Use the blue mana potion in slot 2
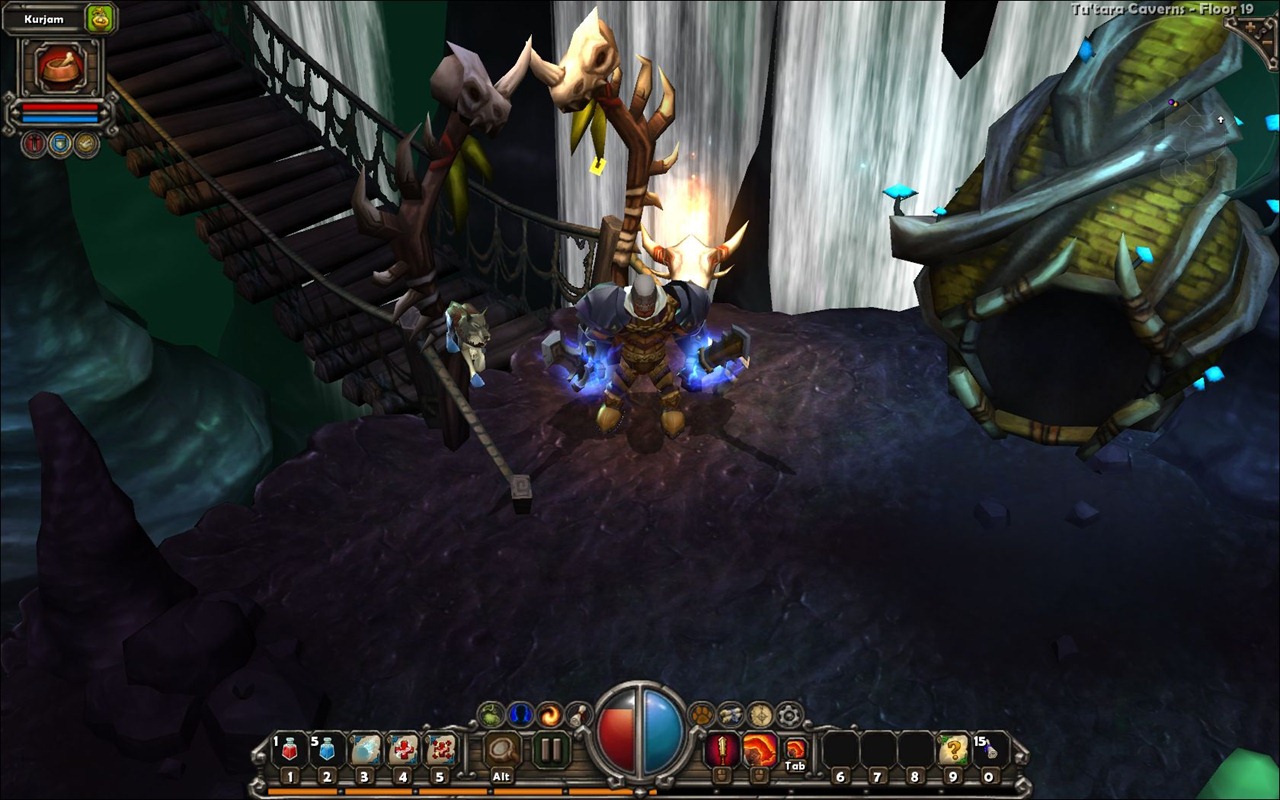1280x800 pixels. [328, 749]
